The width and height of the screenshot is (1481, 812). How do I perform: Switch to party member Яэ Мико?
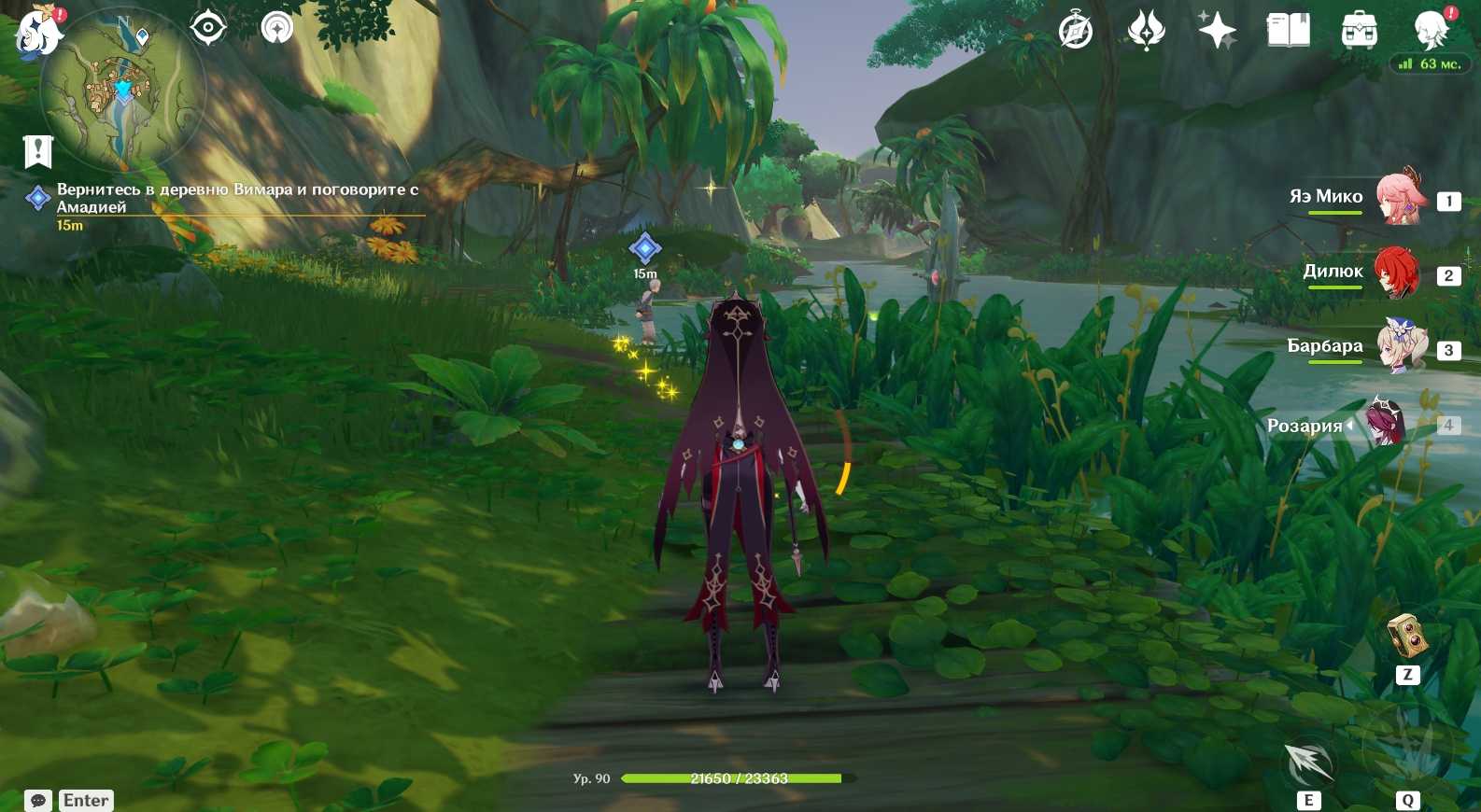point(1397,197)
